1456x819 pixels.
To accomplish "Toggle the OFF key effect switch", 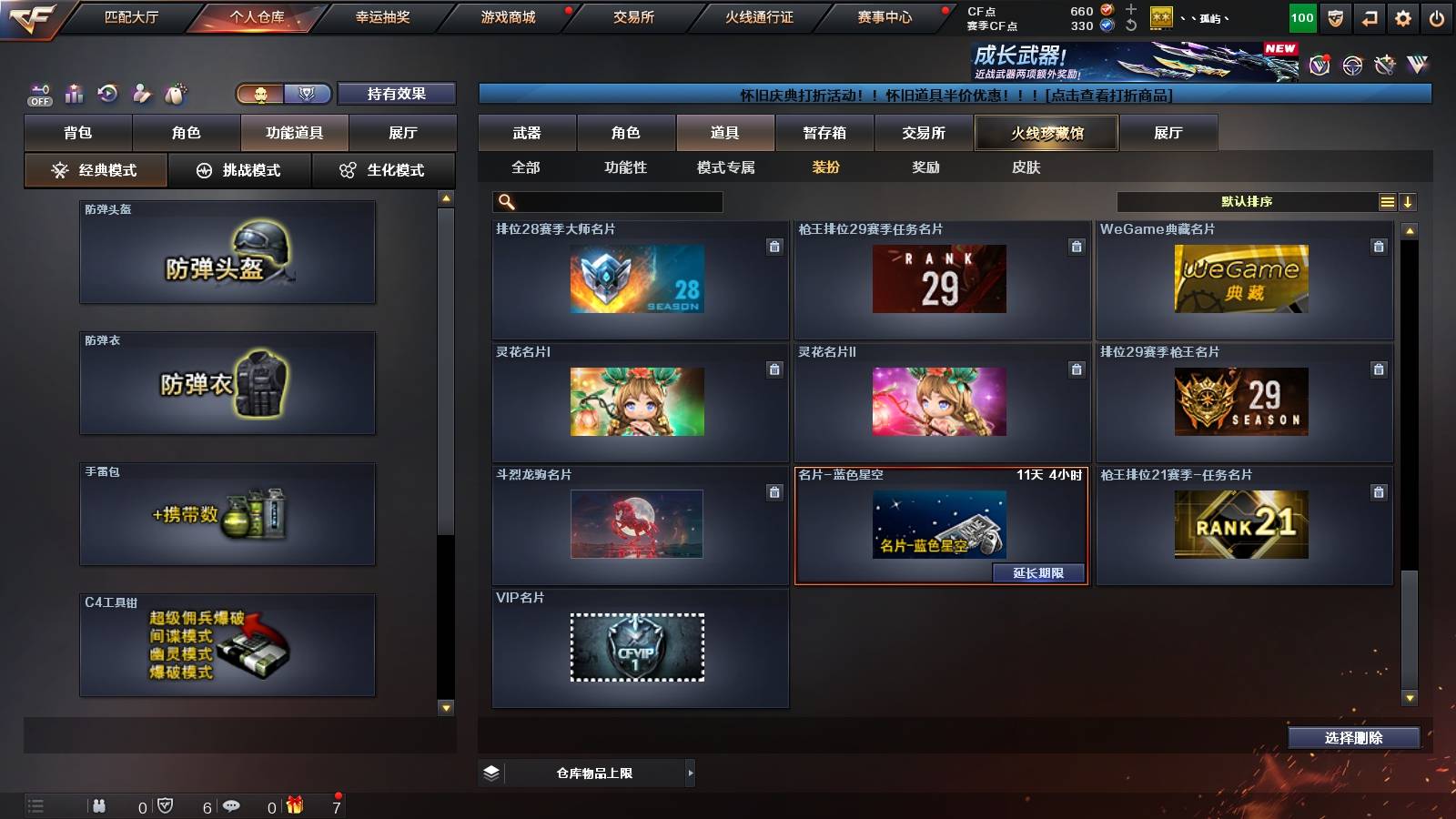I will (x=38, y=94).
